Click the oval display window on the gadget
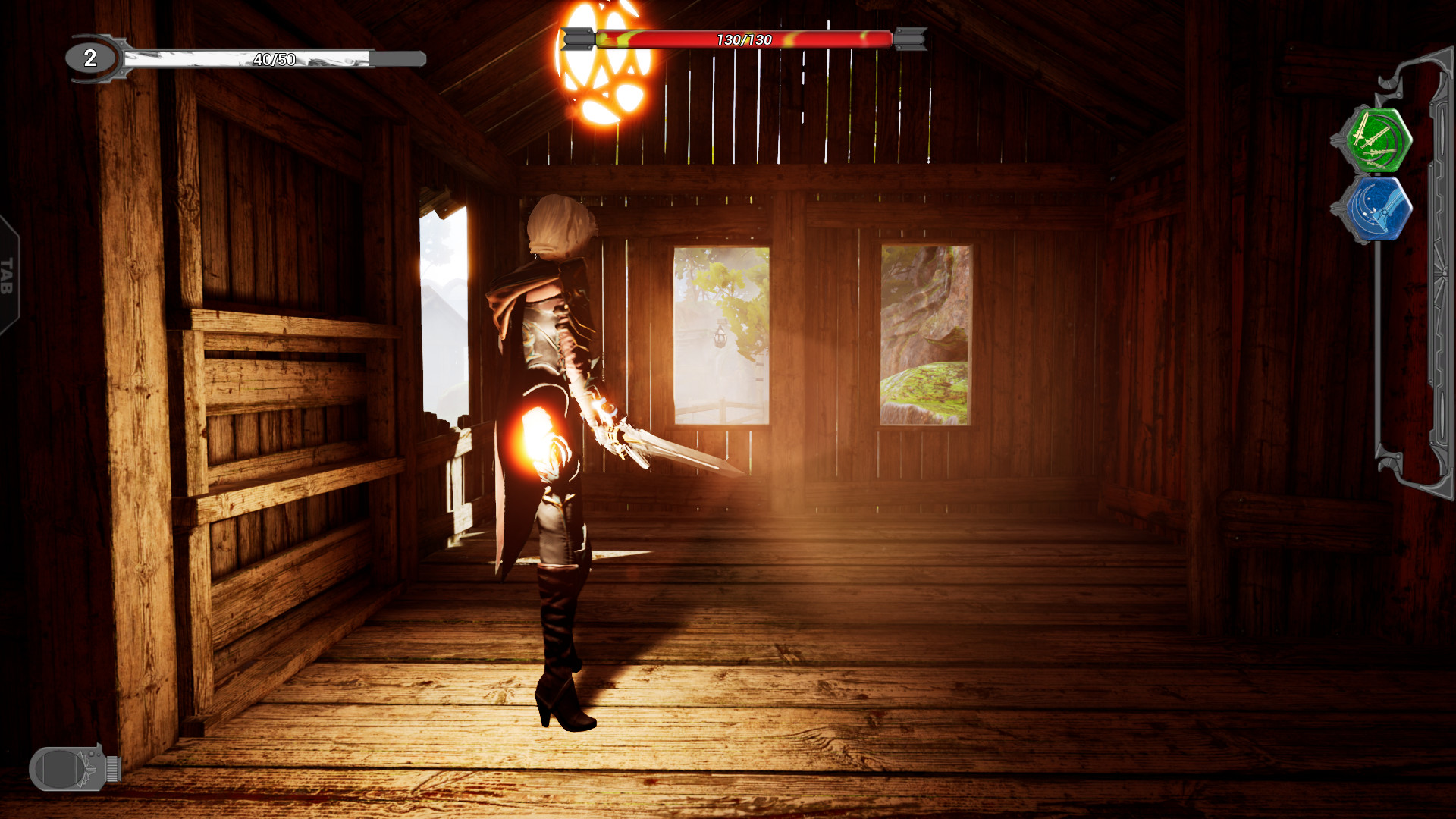This screenshot has width=1456, height=819. 59,768
